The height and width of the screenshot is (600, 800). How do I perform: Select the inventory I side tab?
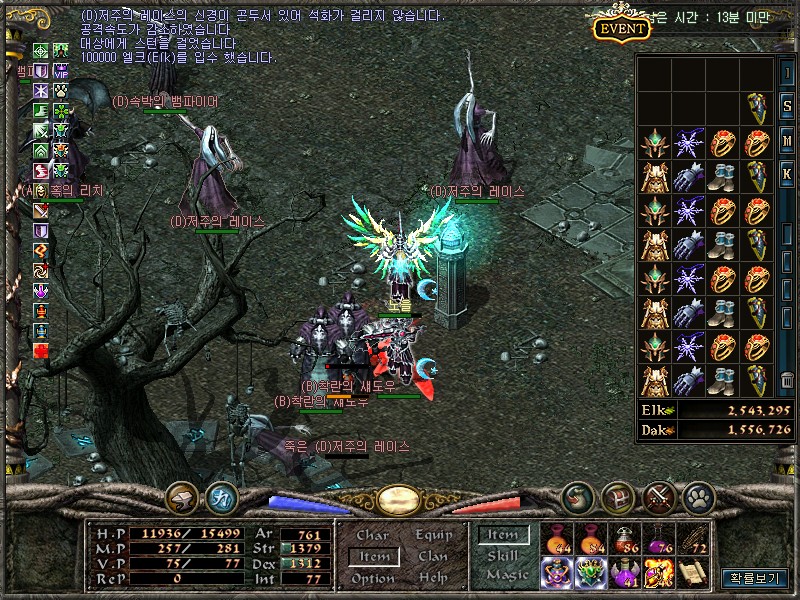[x=788, y=74]
